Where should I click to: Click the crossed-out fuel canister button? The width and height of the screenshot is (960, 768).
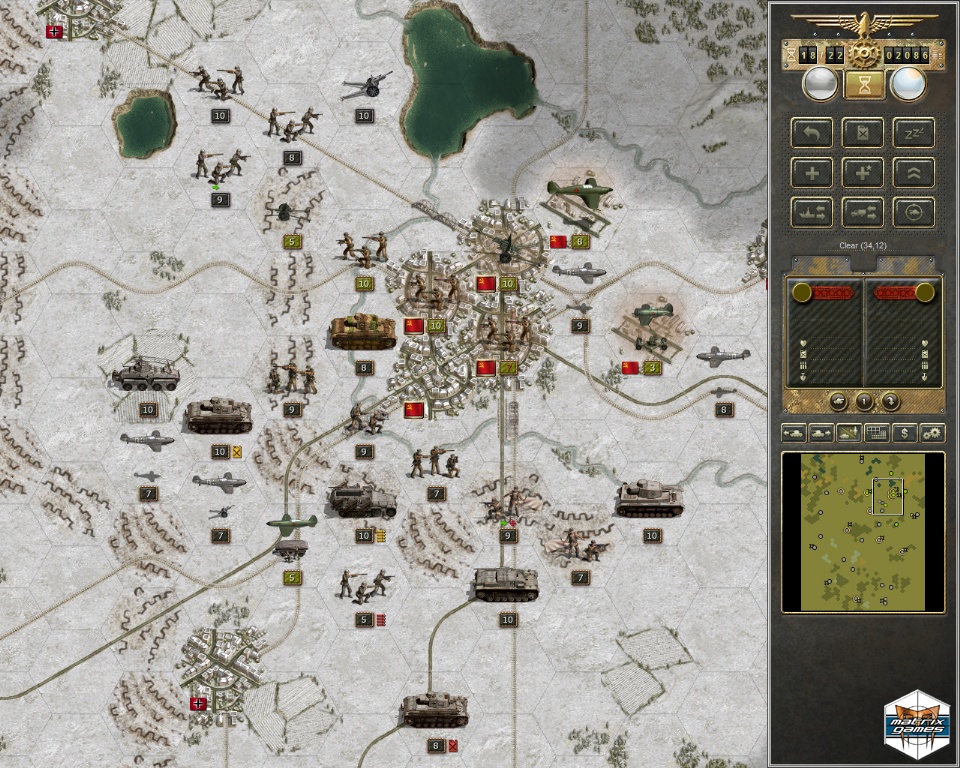tap(862, 133)
